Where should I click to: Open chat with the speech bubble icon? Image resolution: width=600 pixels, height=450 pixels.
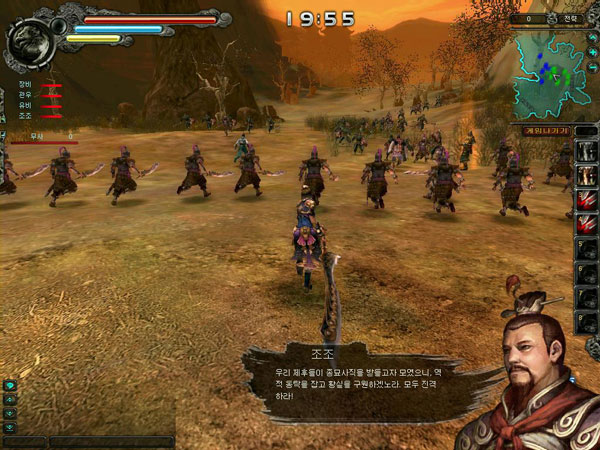pyautogui.click(x=9, y=386)
